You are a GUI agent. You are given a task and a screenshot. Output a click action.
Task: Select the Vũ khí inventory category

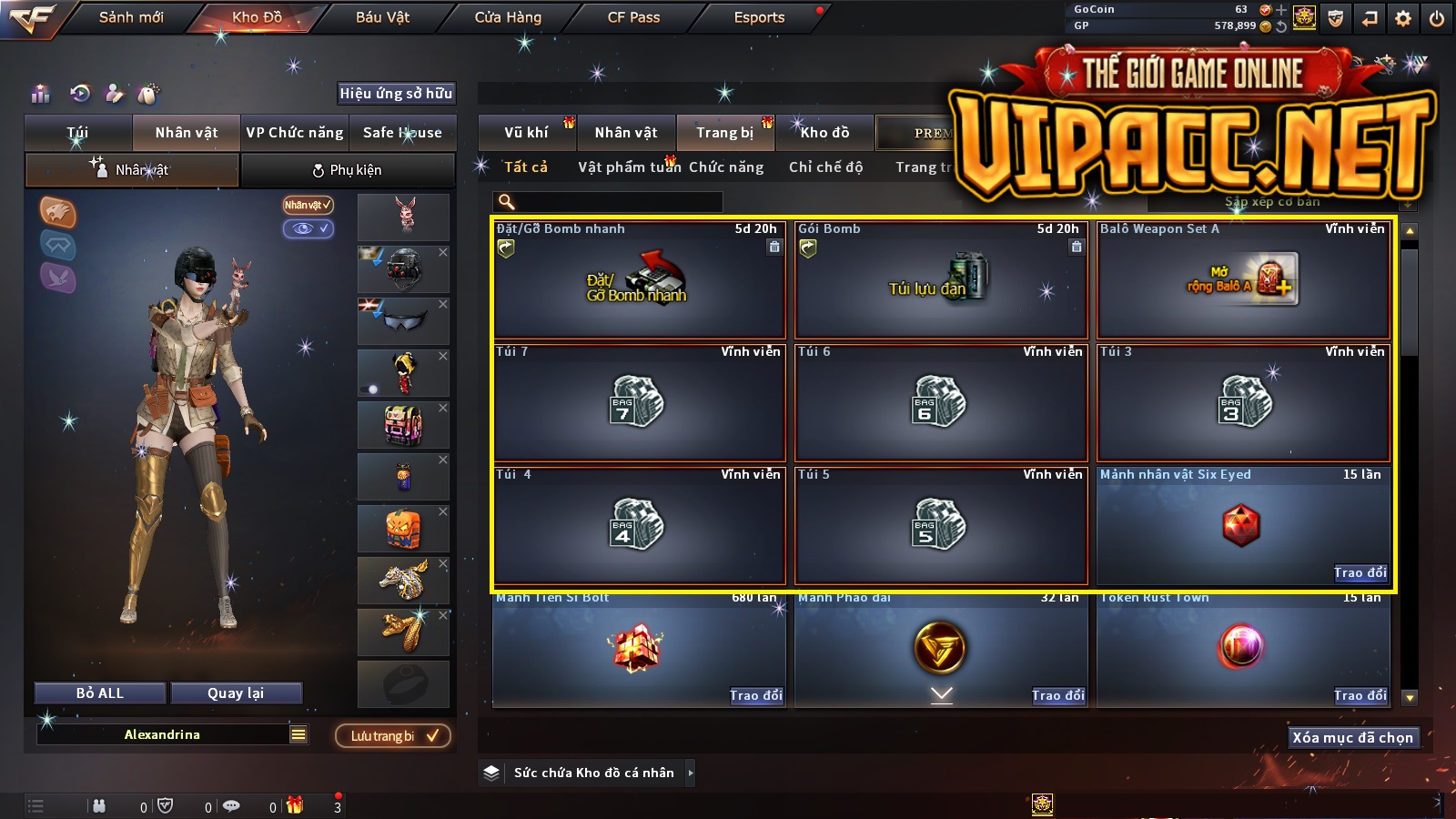point(526,133)
